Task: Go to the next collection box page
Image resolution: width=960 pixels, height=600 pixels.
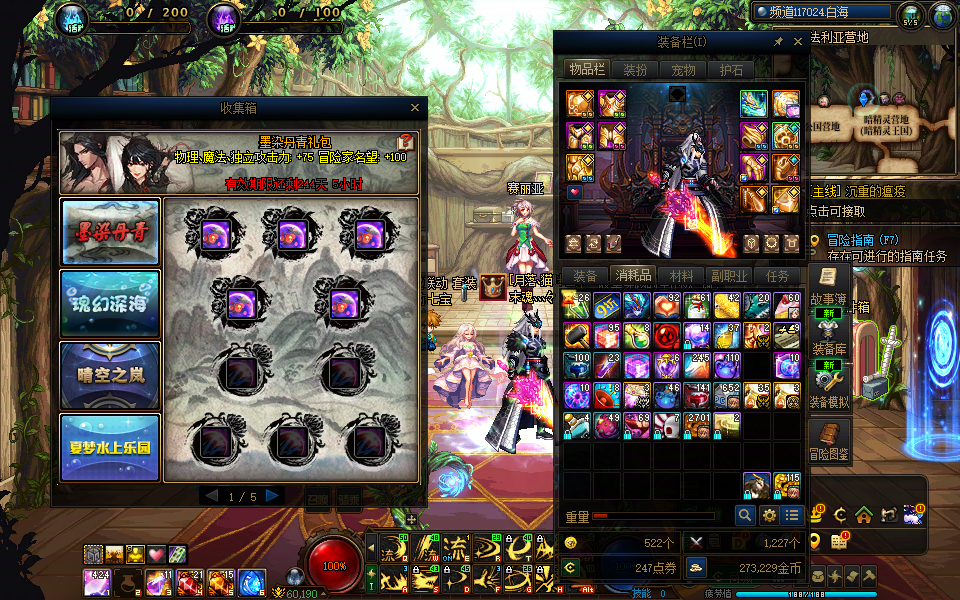Action: coord(272,496)
